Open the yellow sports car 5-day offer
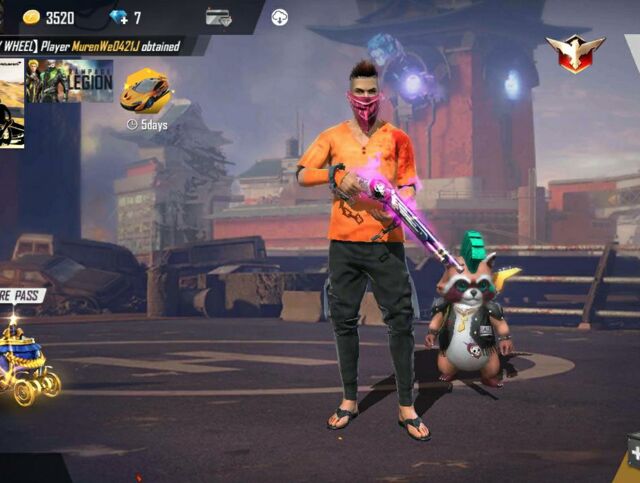This screenshot has height=483, width=640. point(146,93)
